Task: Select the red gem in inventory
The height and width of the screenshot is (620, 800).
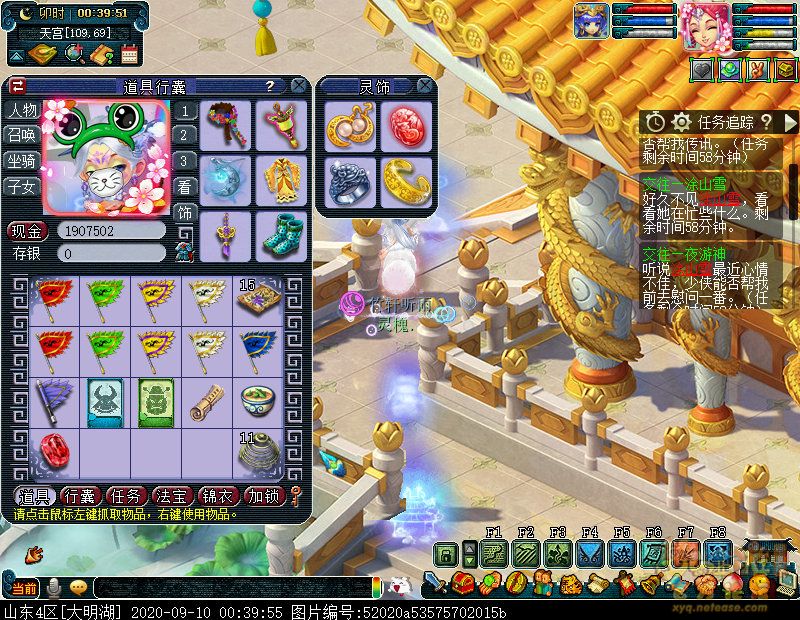Action: pyautogui.click(x=52, y=452)
